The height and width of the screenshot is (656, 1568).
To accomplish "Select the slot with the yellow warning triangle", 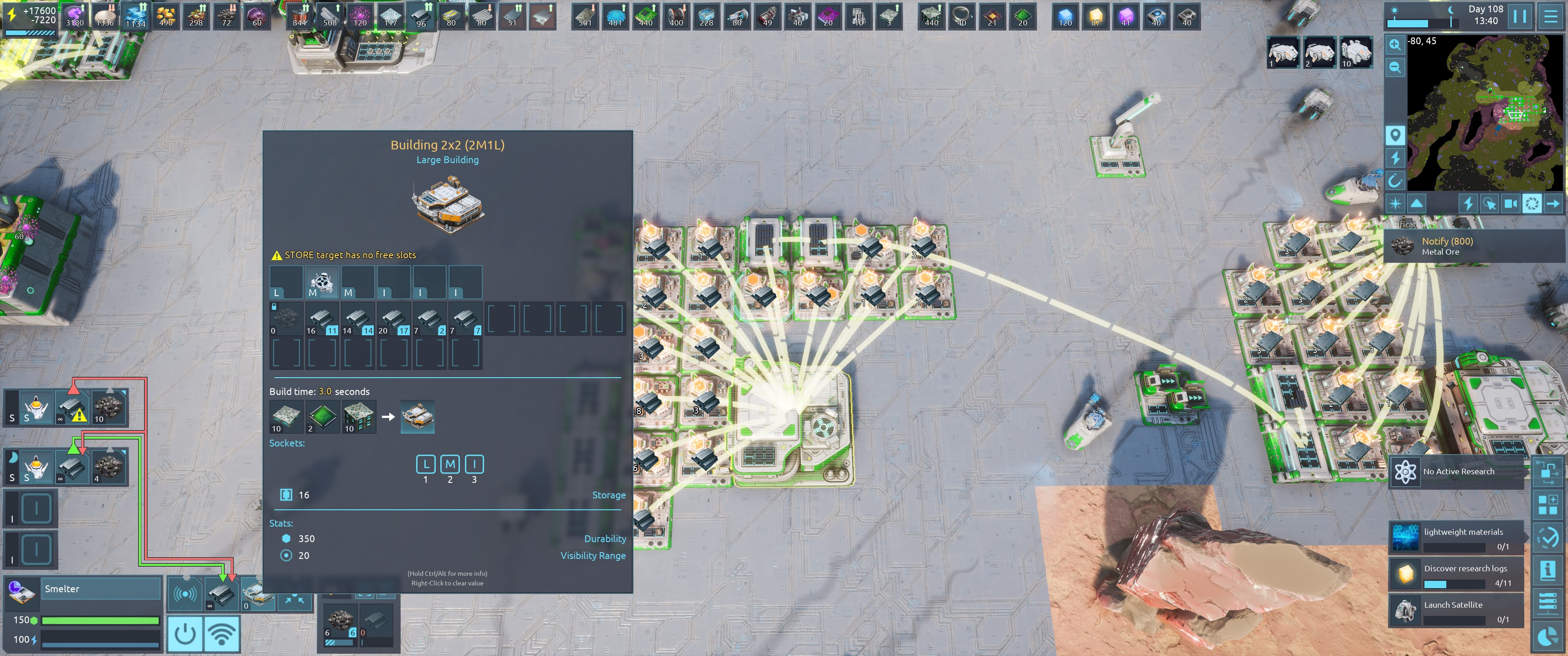I will point(72,408).
